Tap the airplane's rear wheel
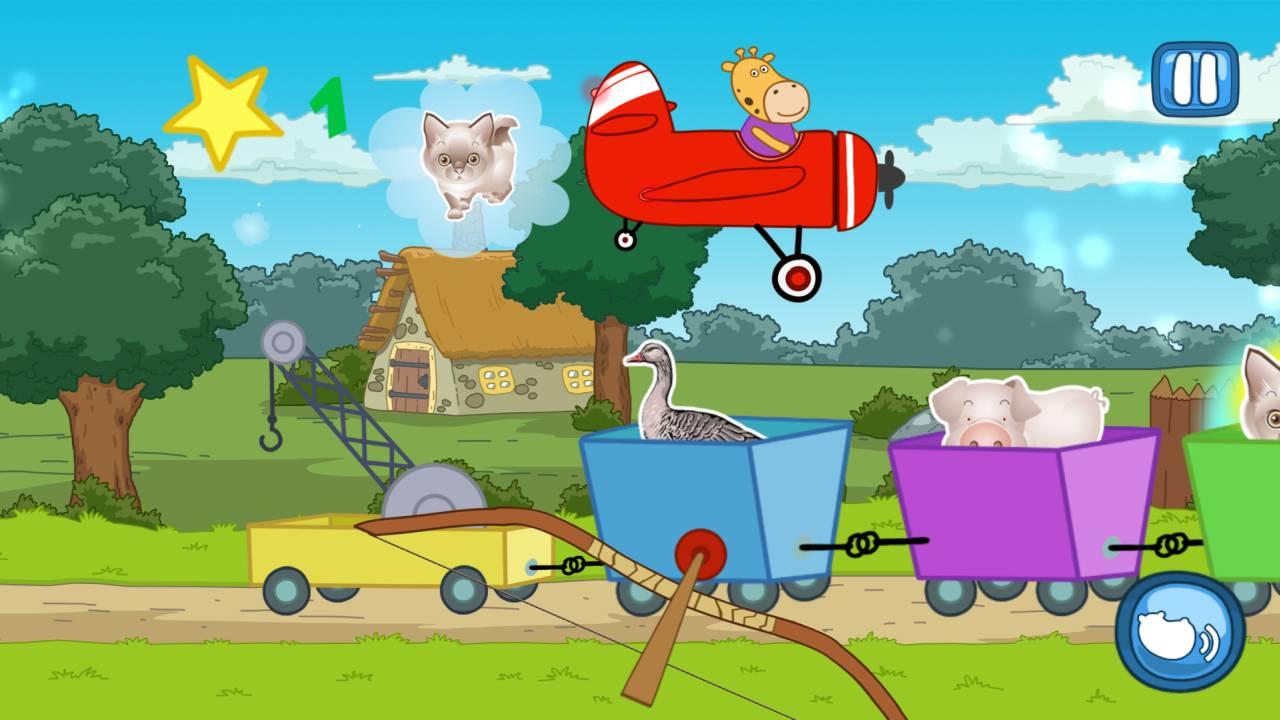The image size is (1280, 720). pos(623,240)
